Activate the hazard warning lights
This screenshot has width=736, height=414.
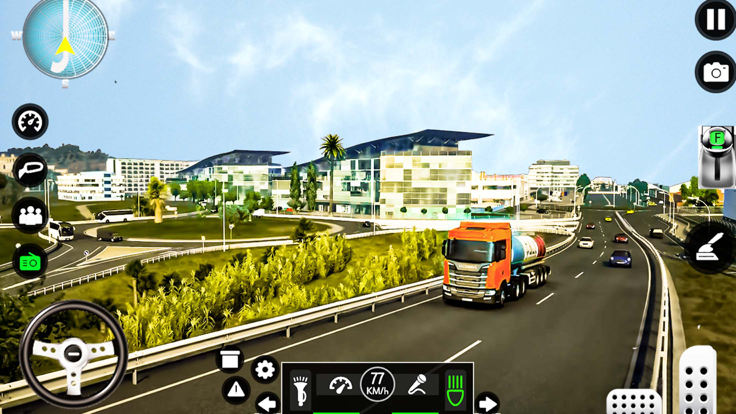pyautogui.click(x=236, y=390)
